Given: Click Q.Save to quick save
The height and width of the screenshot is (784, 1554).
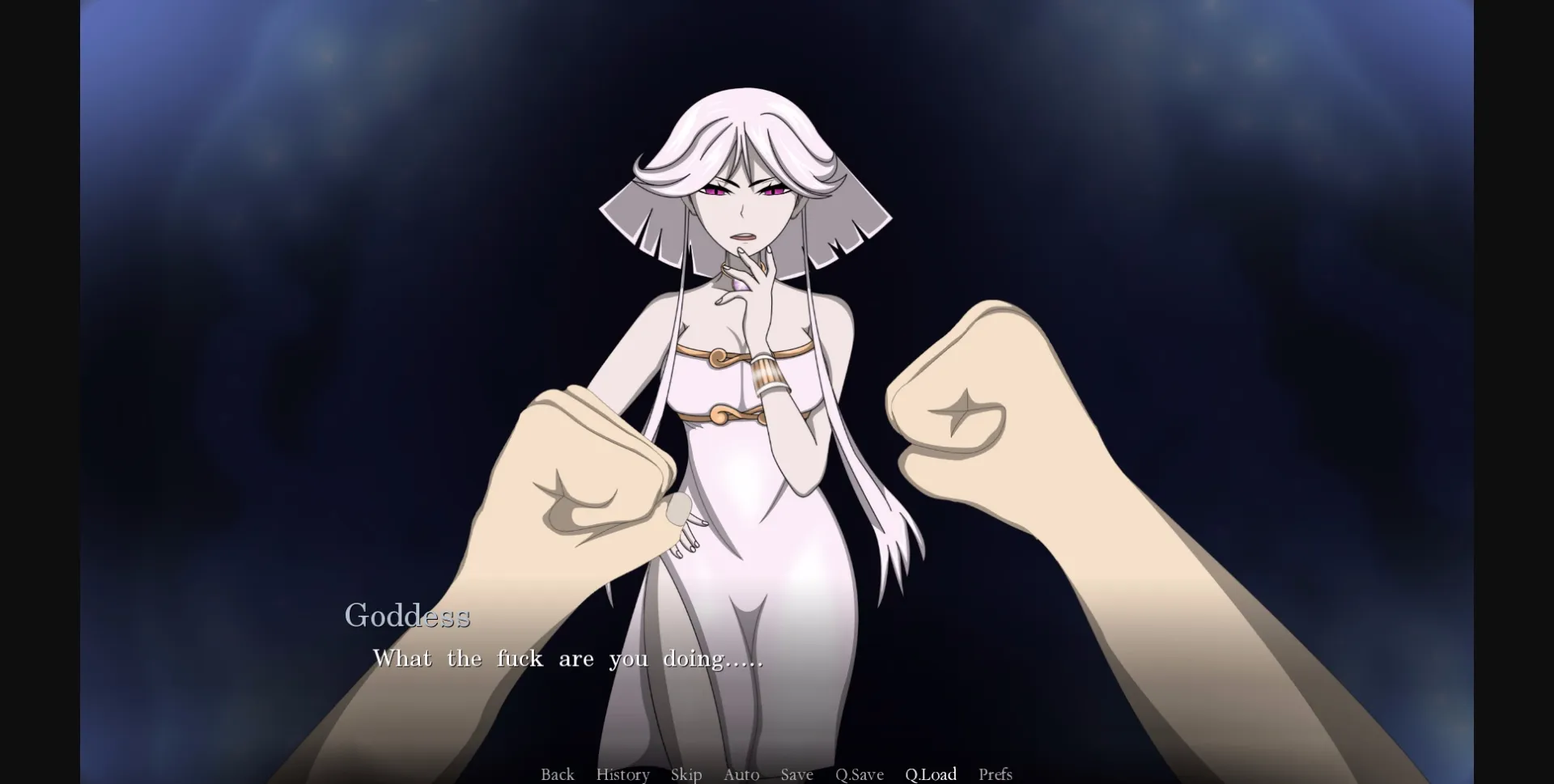Looking at the screenshot, I should (860, 774).
